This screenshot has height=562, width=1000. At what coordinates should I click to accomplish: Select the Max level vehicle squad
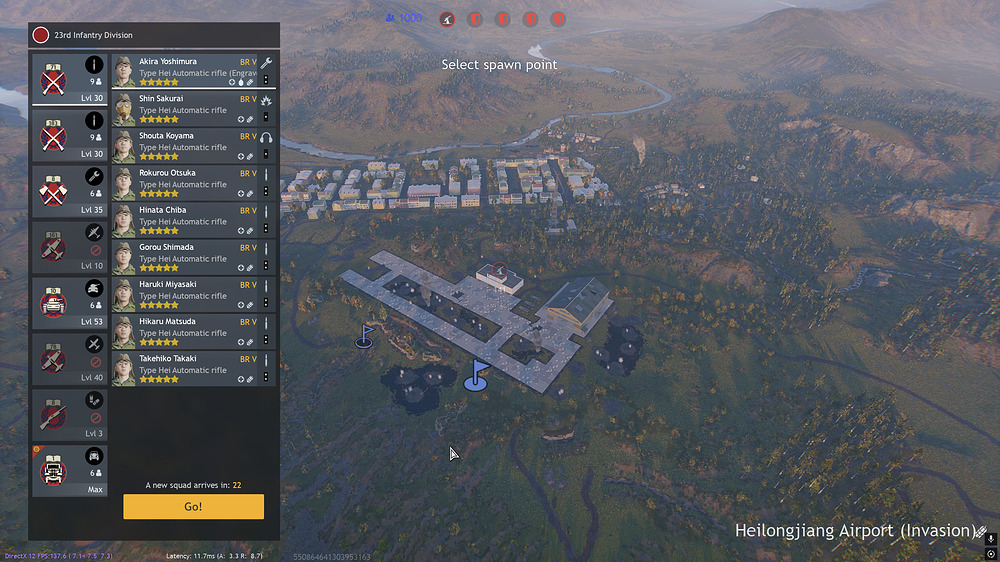pos(70,470)
